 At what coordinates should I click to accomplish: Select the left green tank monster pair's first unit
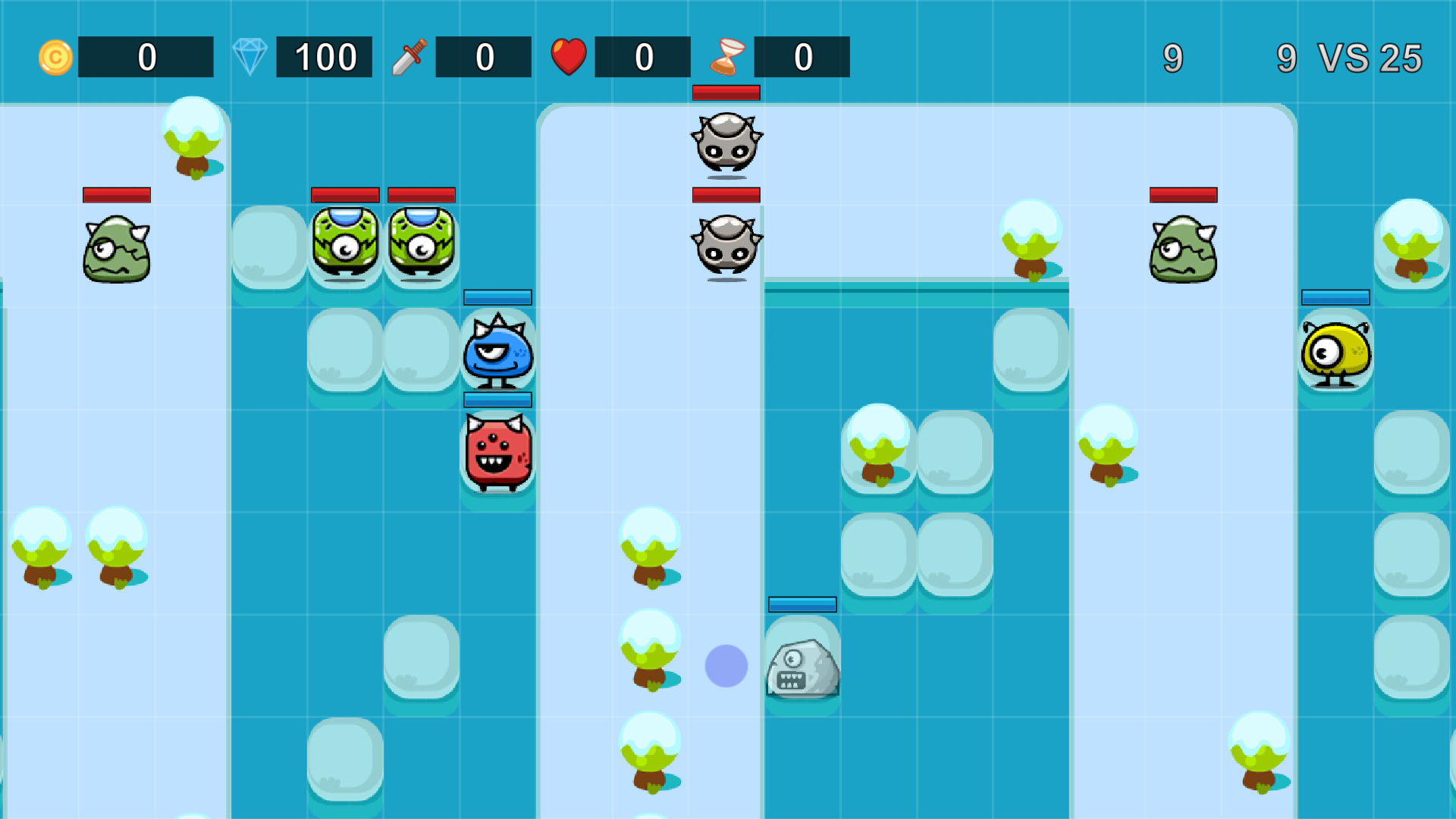[x=345, y=243]
